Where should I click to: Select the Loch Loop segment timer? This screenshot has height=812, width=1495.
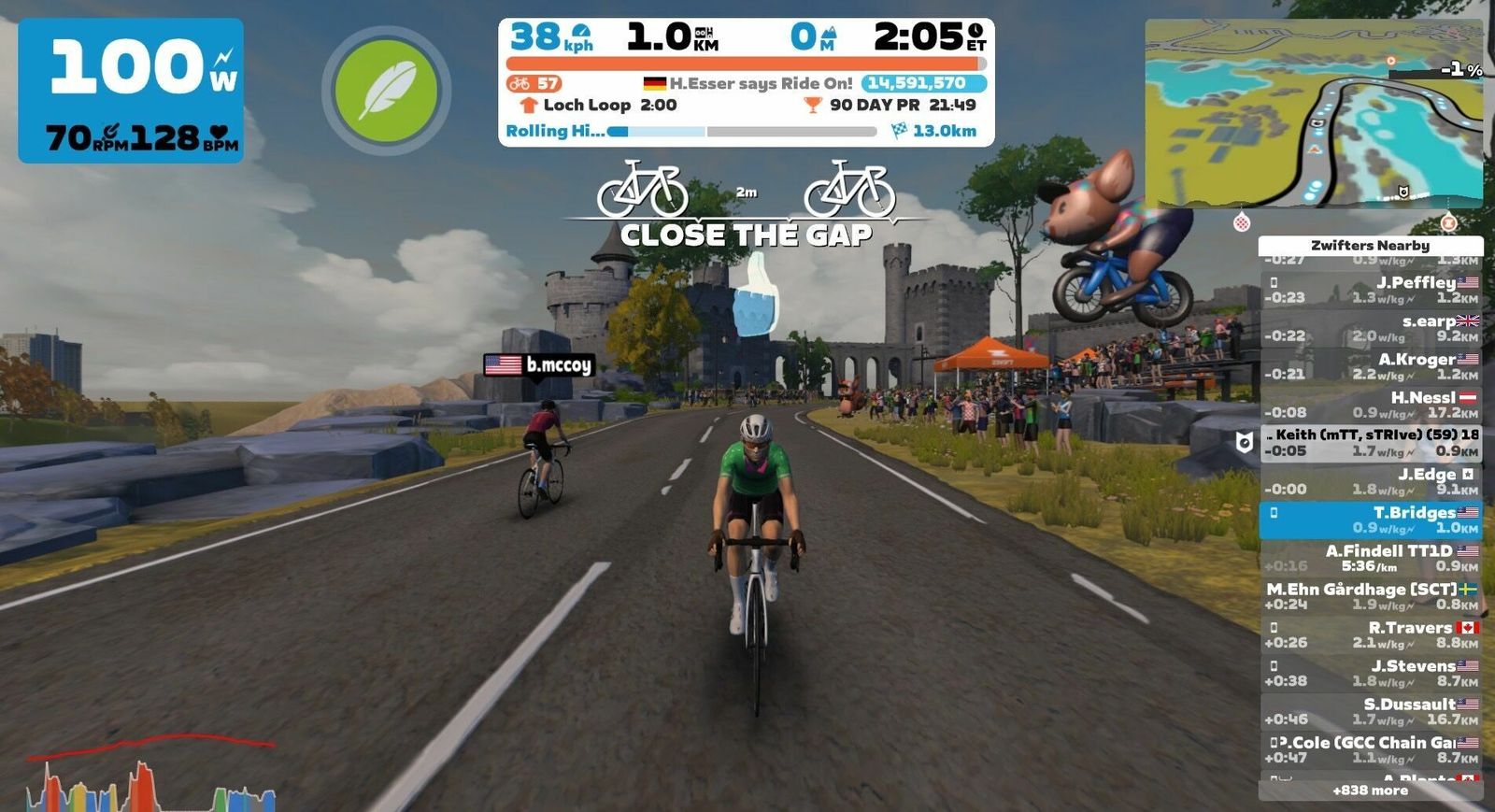[598, 106]
